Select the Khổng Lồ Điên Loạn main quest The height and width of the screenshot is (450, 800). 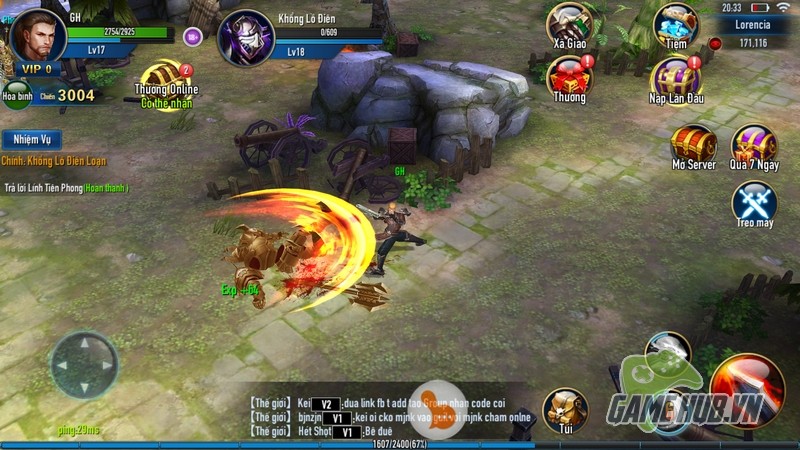pyautogui.click(x=55, y=161)
